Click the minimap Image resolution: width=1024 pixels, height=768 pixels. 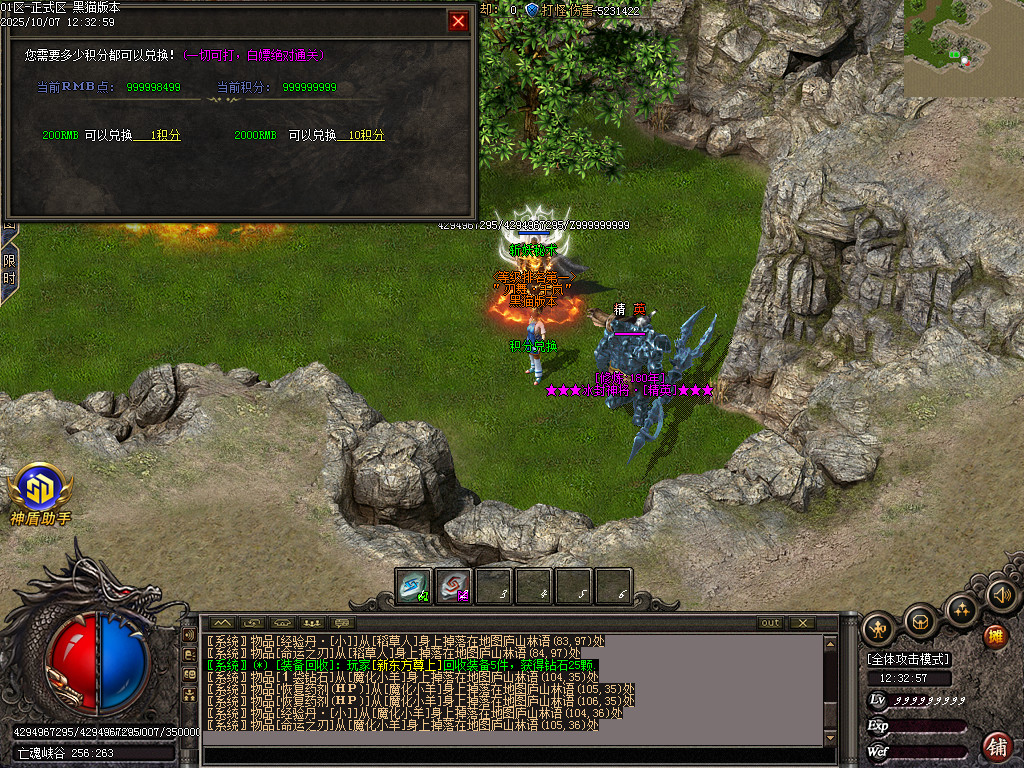(x=964, y=48)
